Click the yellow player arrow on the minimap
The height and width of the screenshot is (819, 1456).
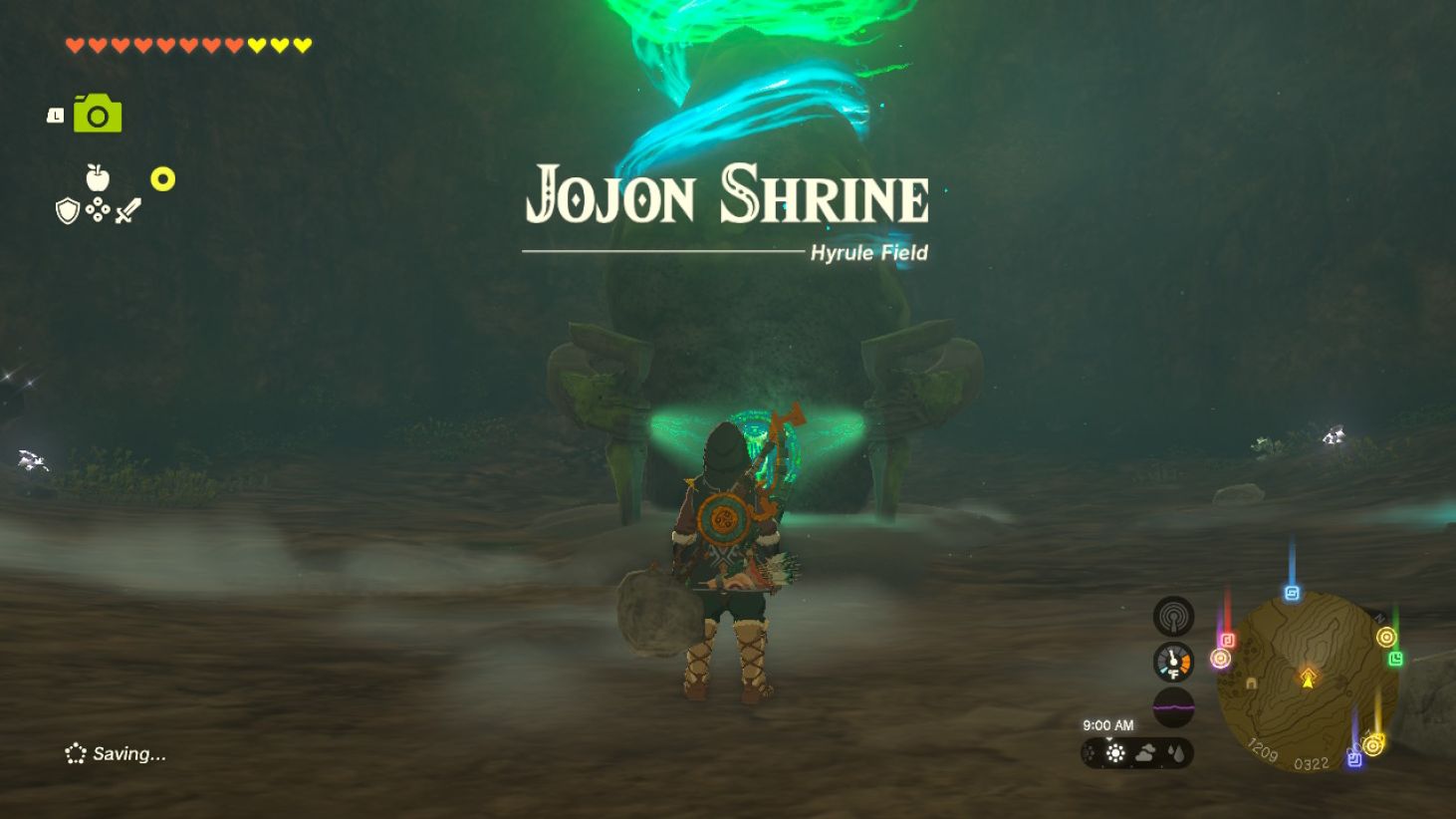1306,682
